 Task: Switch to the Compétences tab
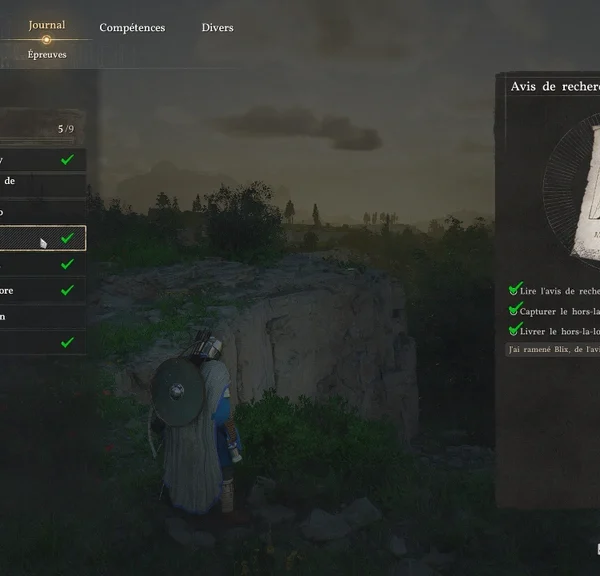point(132,28)
